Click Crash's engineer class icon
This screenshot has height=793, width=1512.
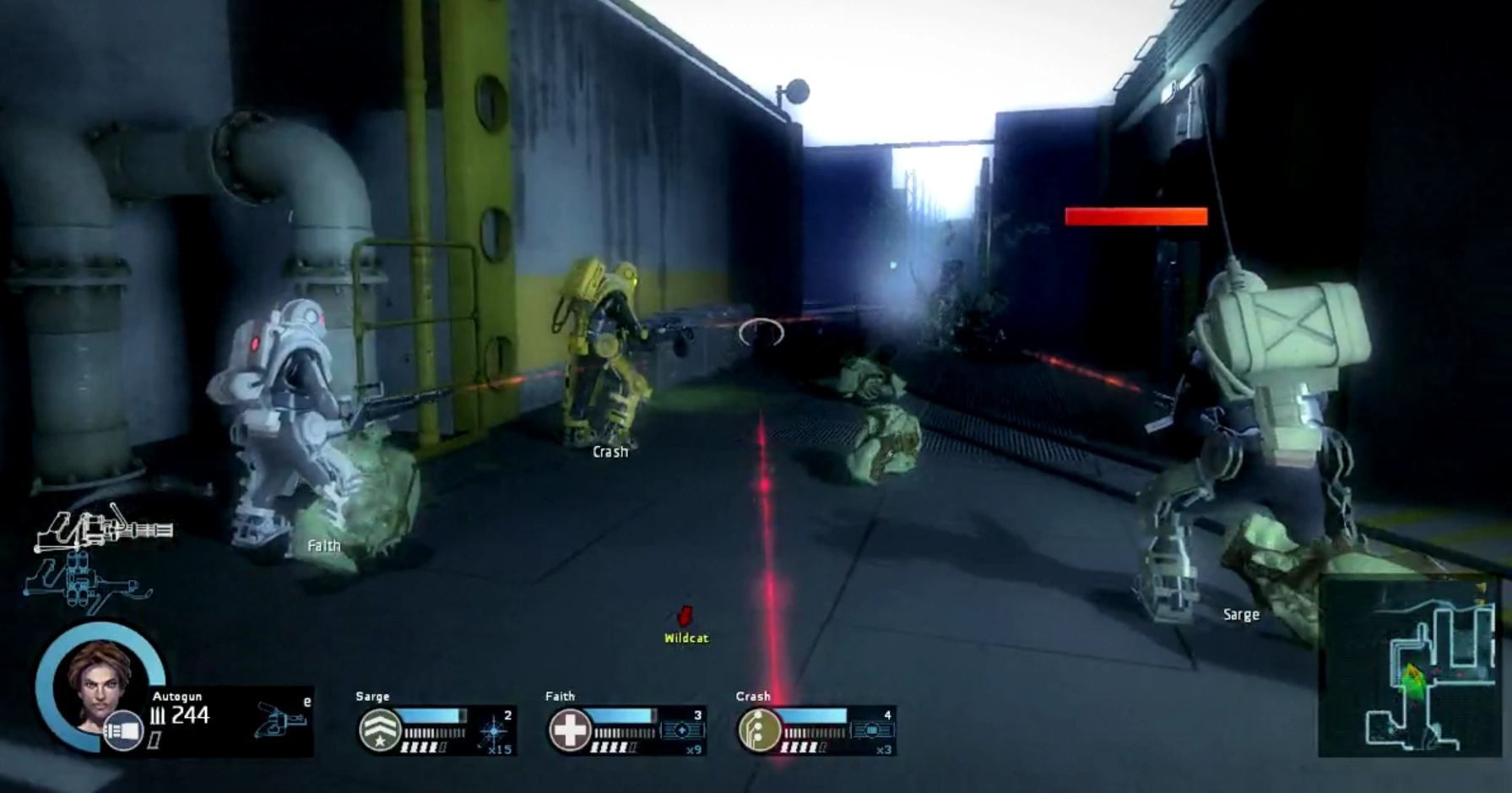[x=760, y=730]
